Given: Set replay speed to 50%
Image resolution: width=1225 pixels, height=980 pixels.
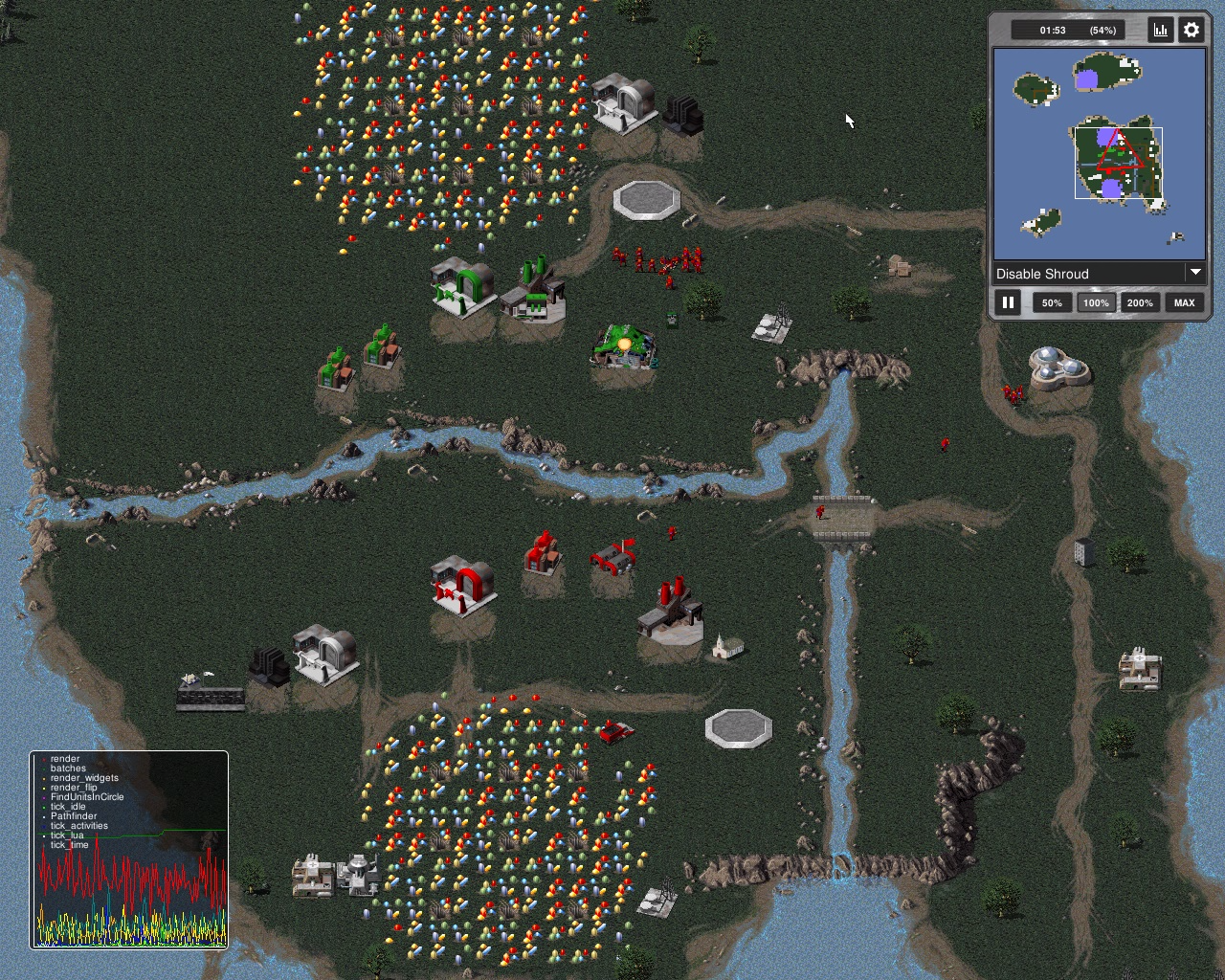Looking at the screenshot, I should (1052, 302).
